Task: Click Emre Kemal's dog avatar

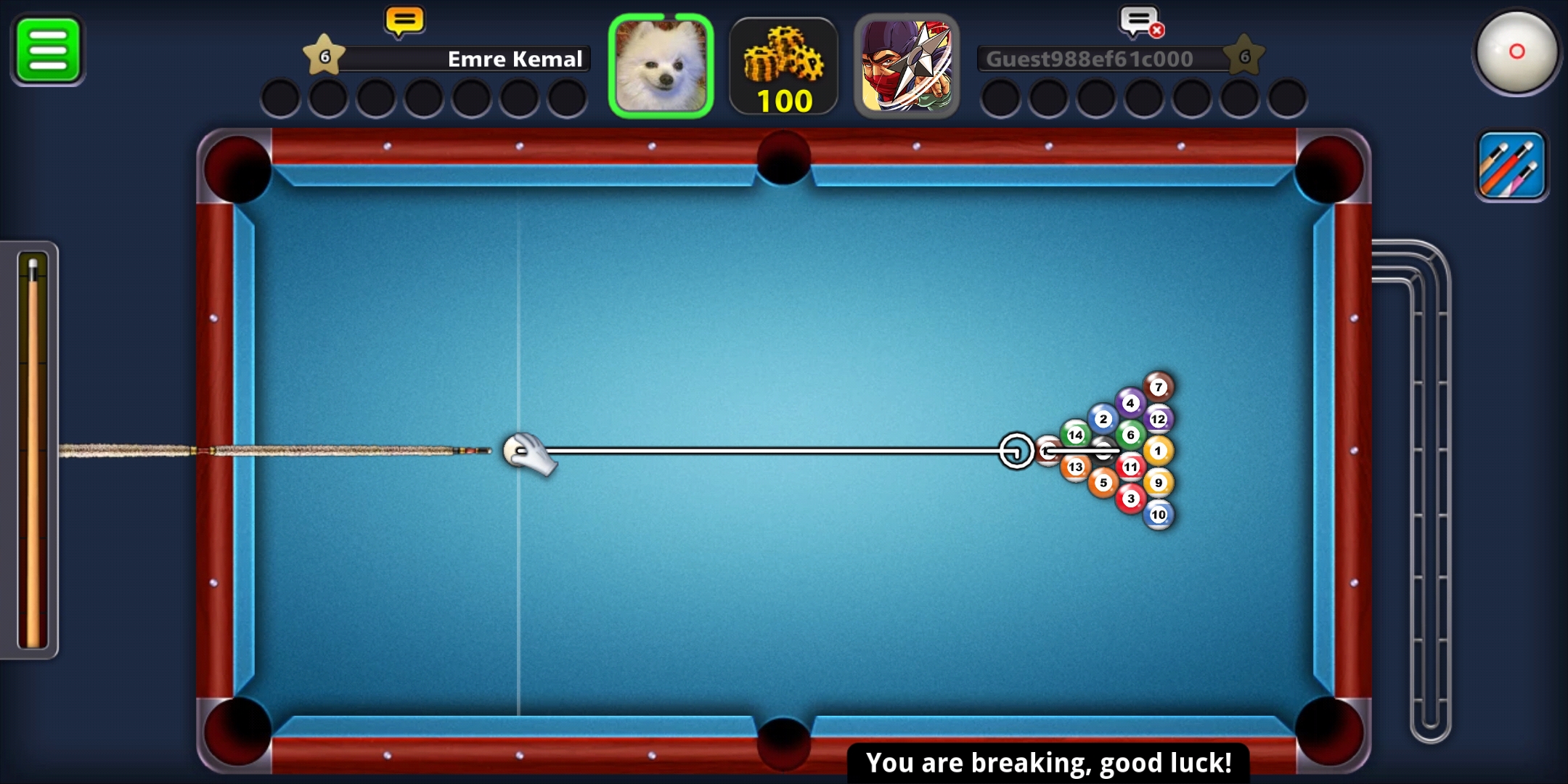Action: coord(661,66)
